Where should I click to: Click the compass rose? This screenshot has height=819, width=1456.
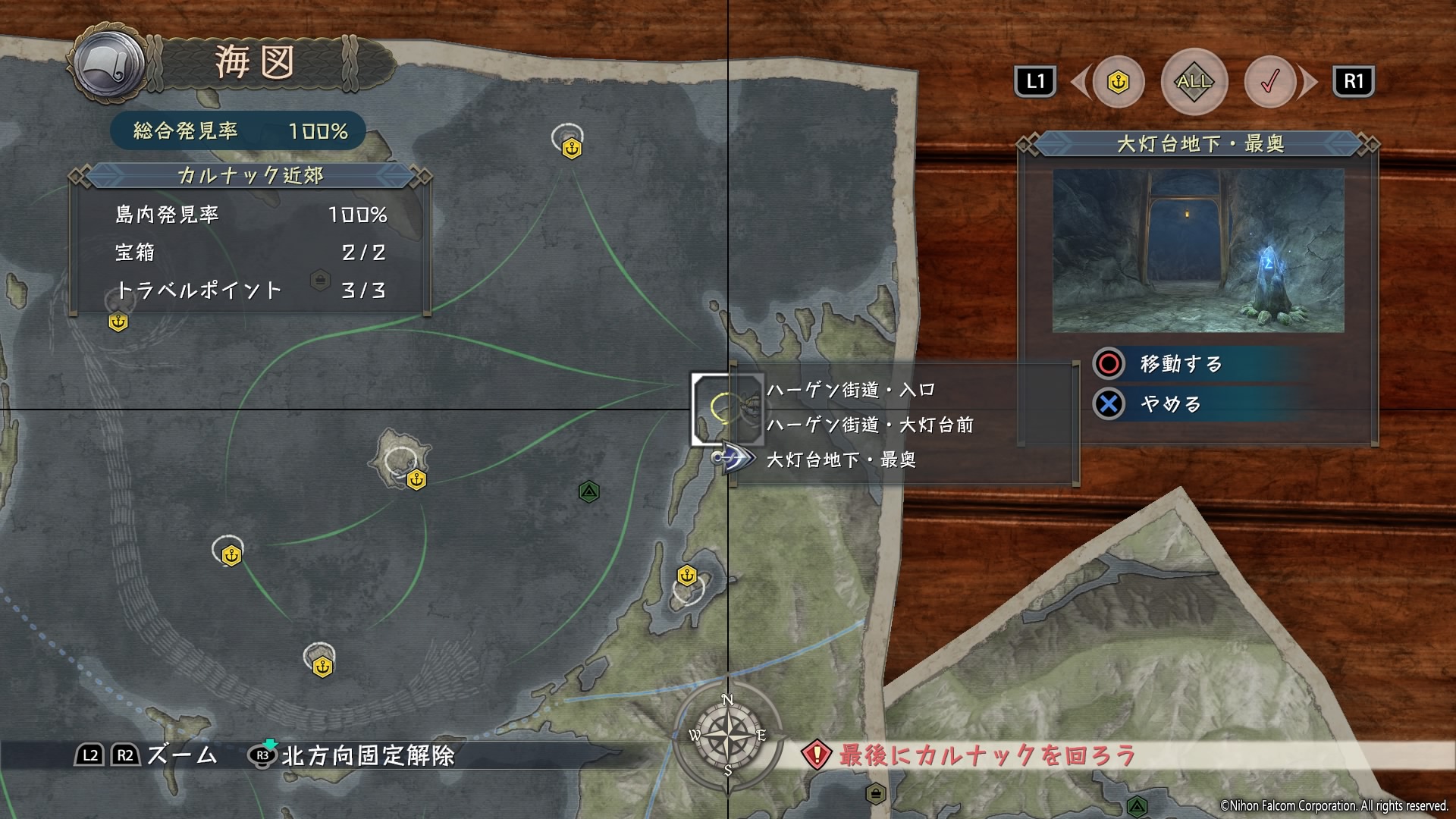click(x=727, y=735)
